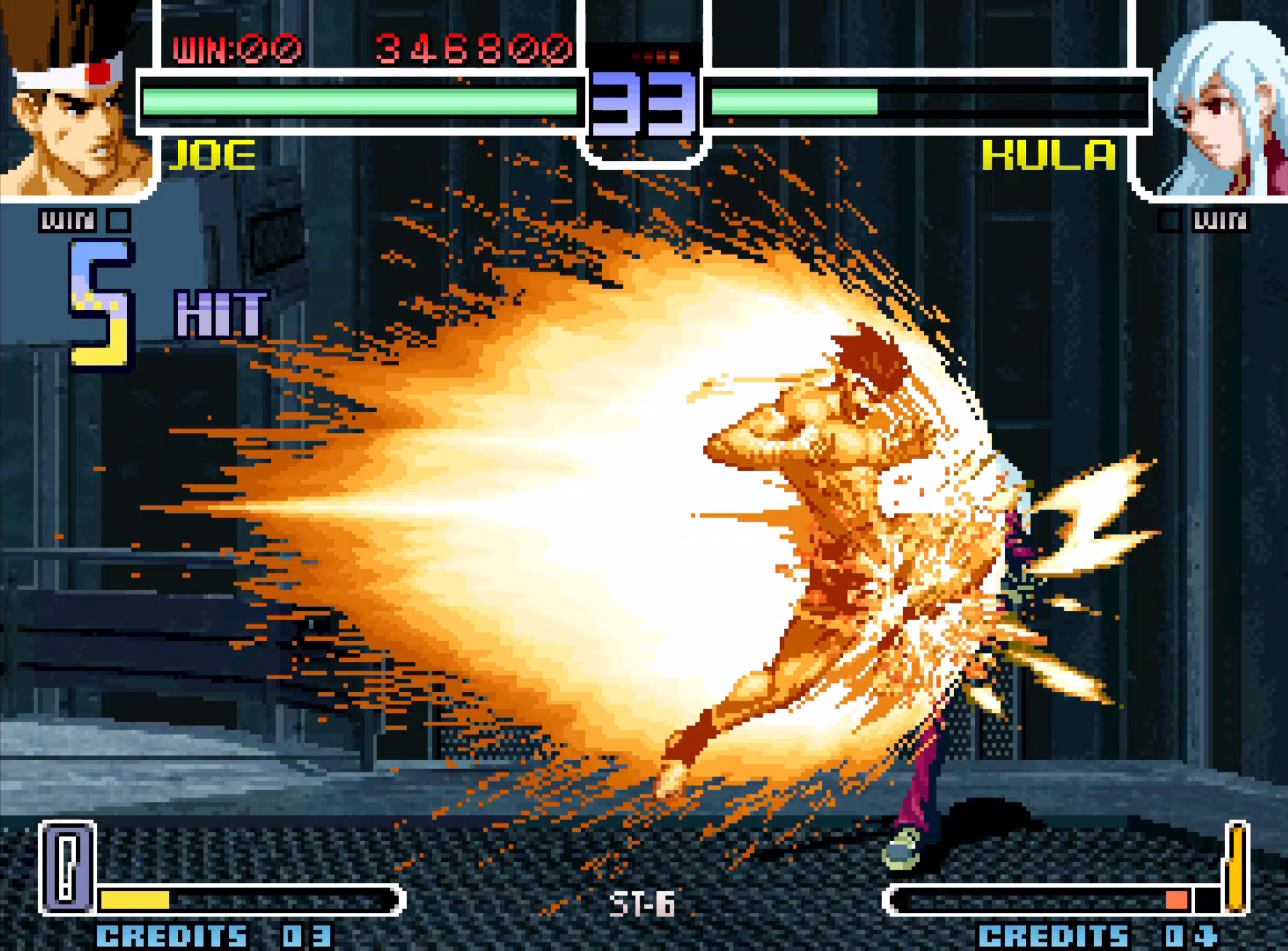Click the CREDITS 03 text
Viewport: 1288px width, 951px height.
pyautogui.click(x=213, y=936)
